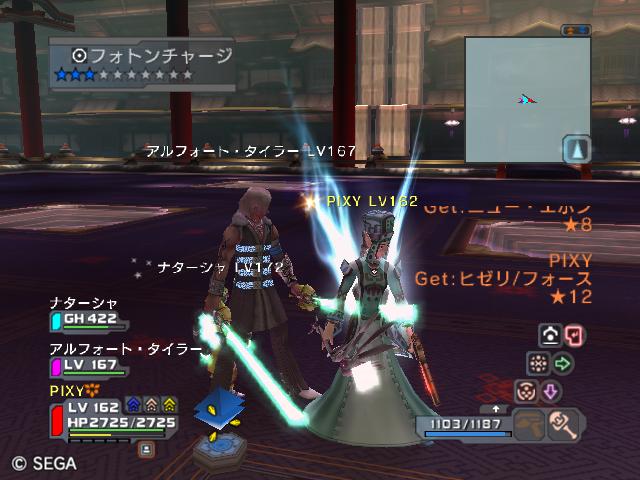Click the yellow buff icon beside LV 162
The height and width of the screenshot is (480, 640).
point(170,404)
